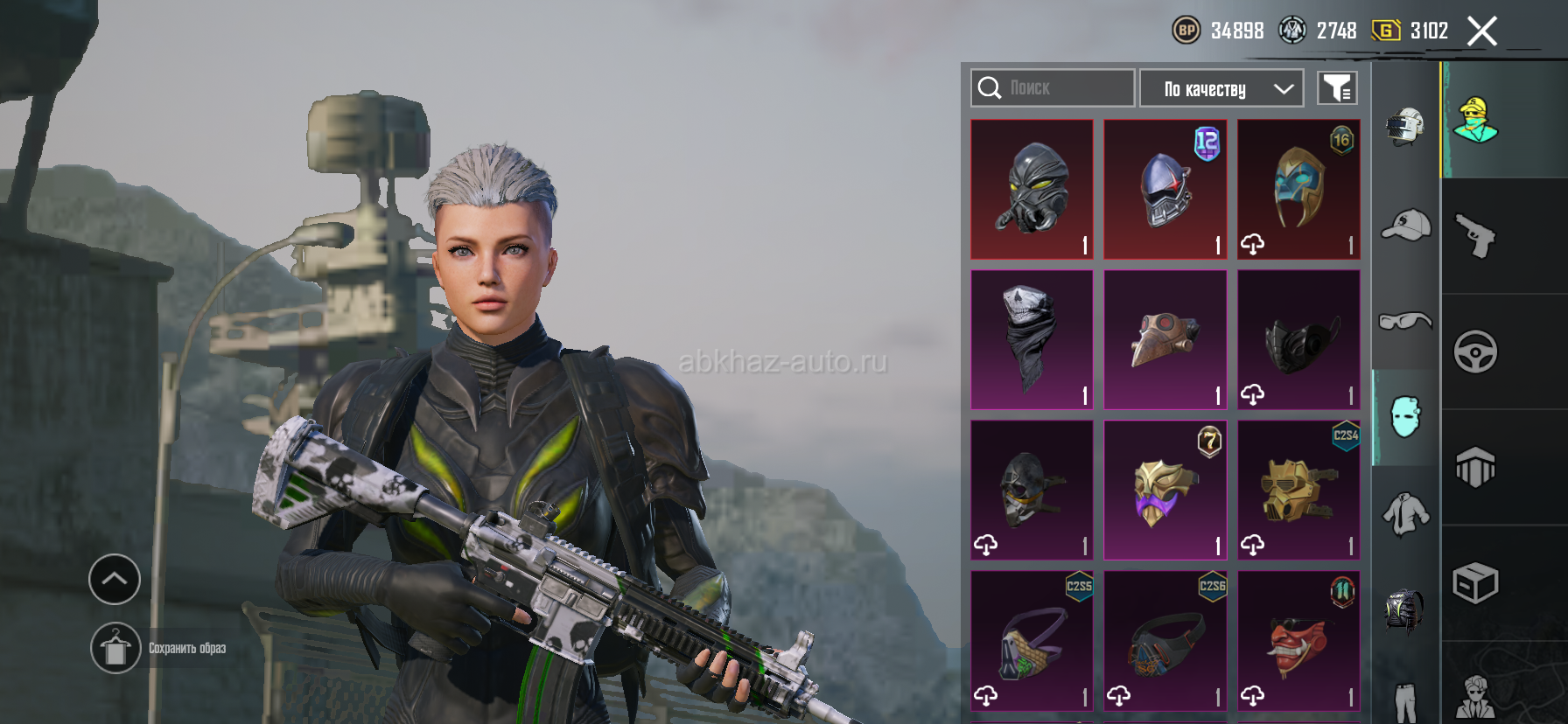Screen dimensions: 1568x724
Task: Select the gold C2S4 gas mask
Action: 1298,490
